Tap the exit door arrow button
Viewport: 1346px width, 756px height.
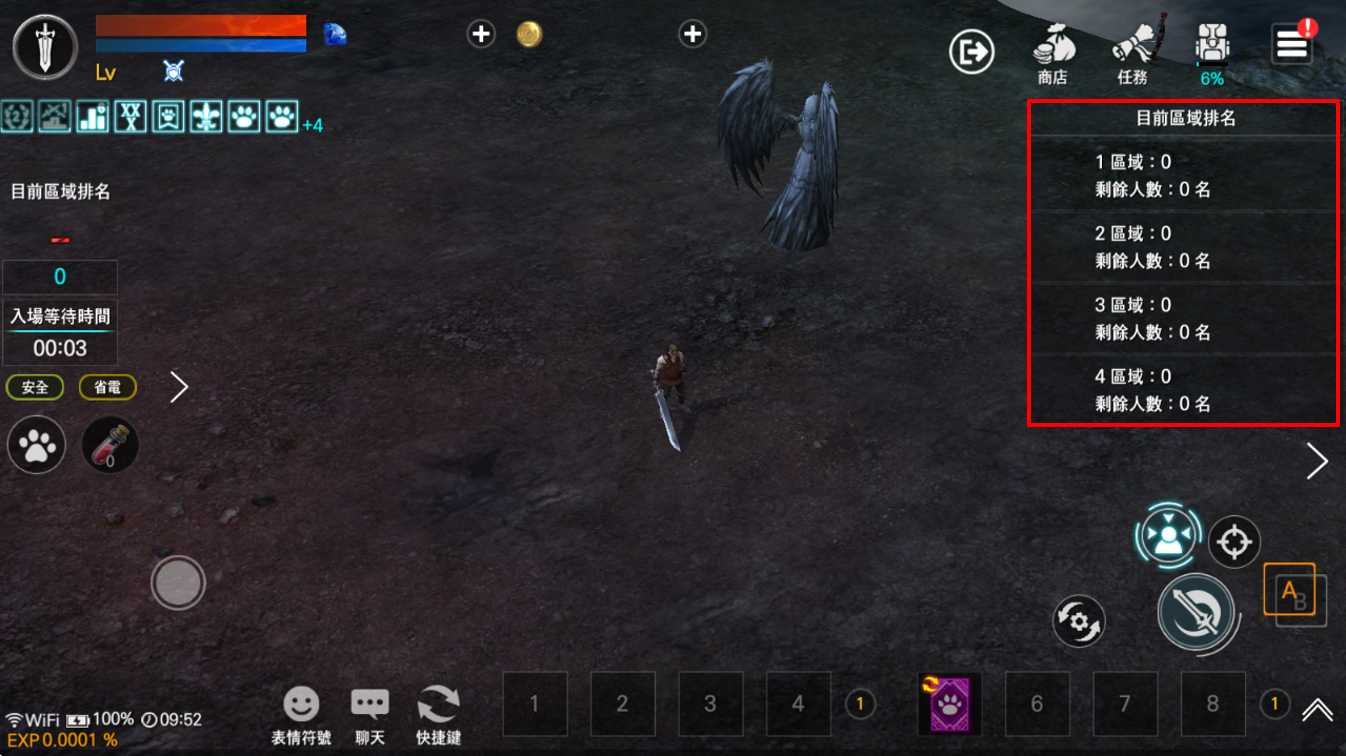click(x=971, y=51)
